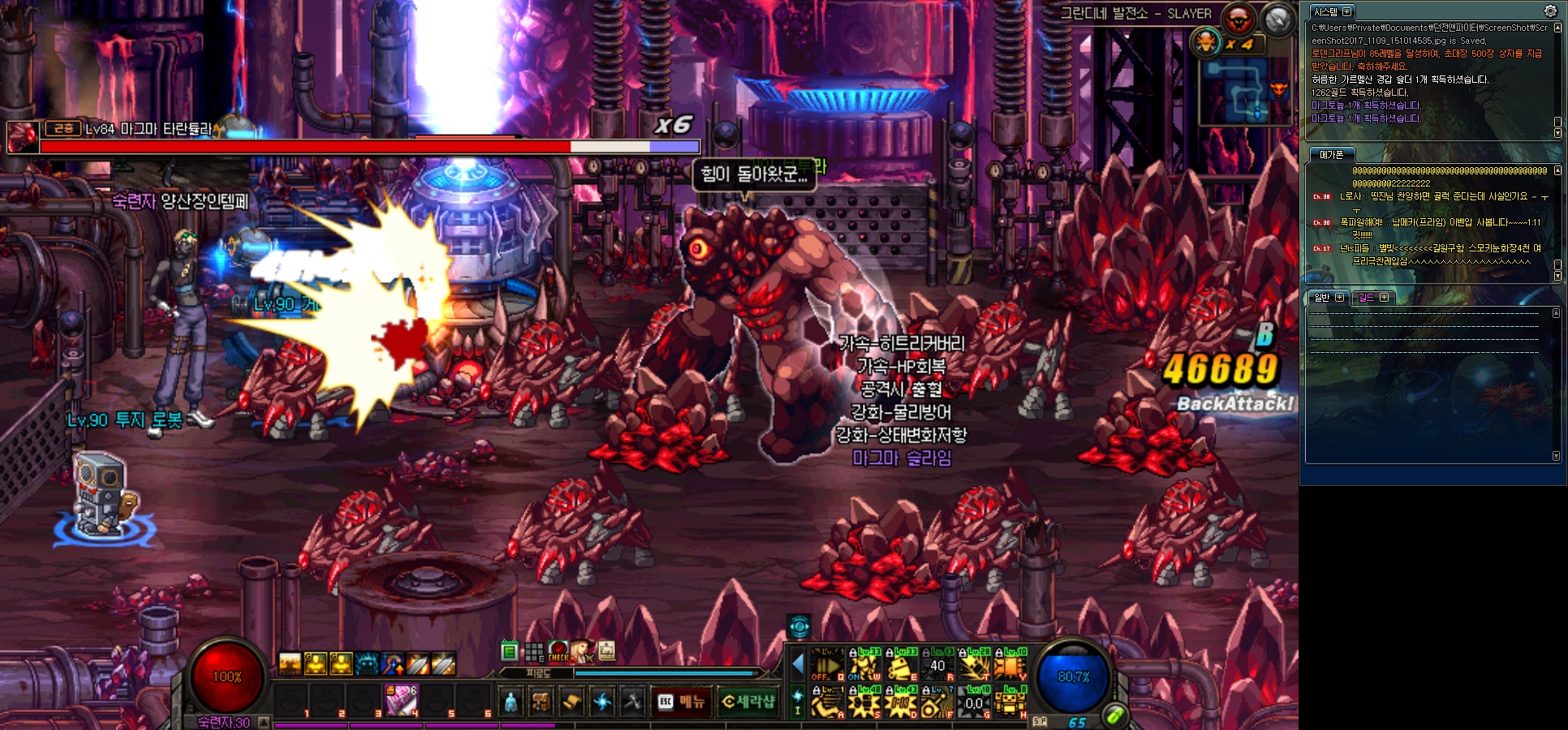1568x730 pixels.
Task: Use the pink scroll item in quickslot 4
Action: tap(401, 700)
